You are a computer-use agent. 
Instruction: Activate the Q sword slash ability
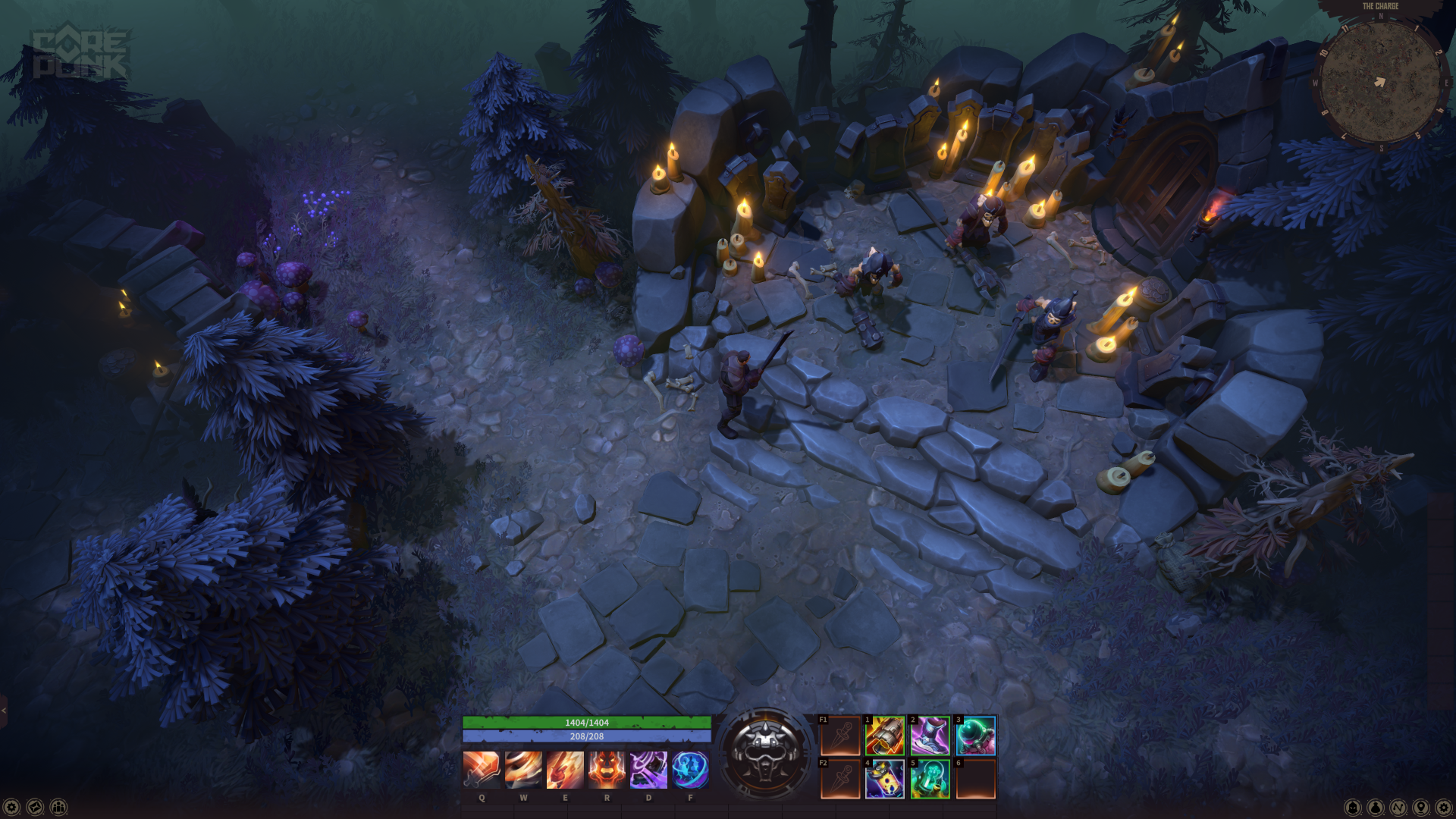tap(482, 770)
